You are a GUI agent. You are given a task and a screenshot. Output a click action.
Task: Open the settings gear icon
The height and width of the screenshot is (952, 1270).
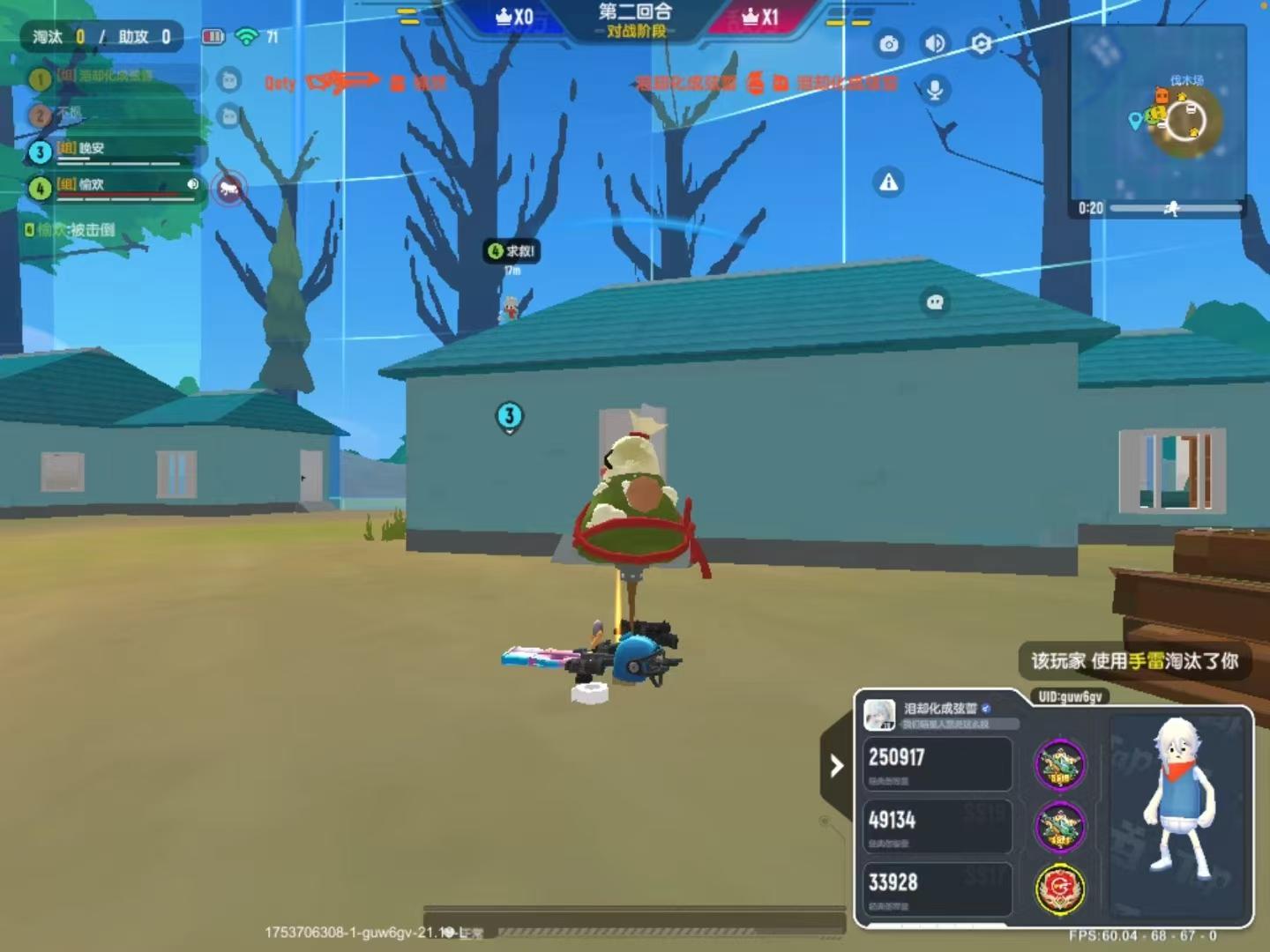click(x=982, y=41)
